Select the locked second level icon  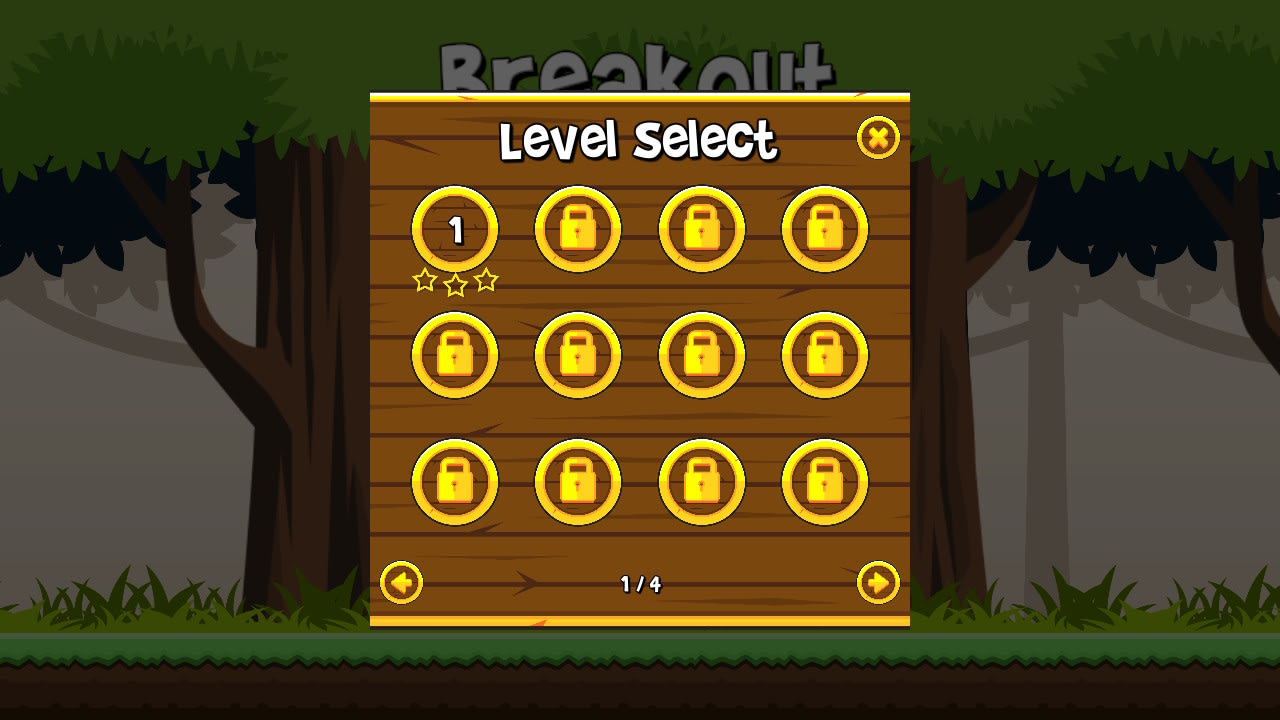pos(578,228)
